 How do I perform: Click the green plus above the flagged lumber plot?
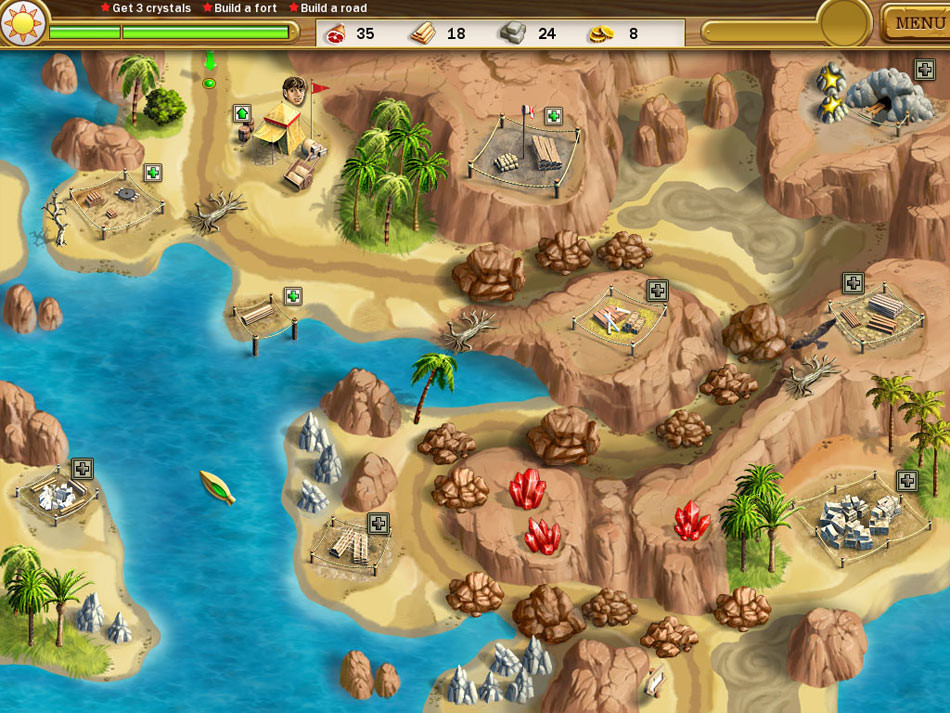(553, 116)
